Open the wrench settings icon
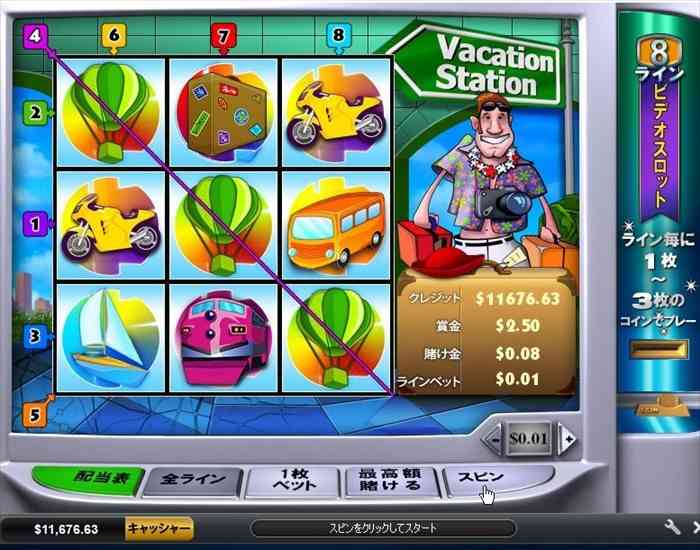 (x=672, y=527)
